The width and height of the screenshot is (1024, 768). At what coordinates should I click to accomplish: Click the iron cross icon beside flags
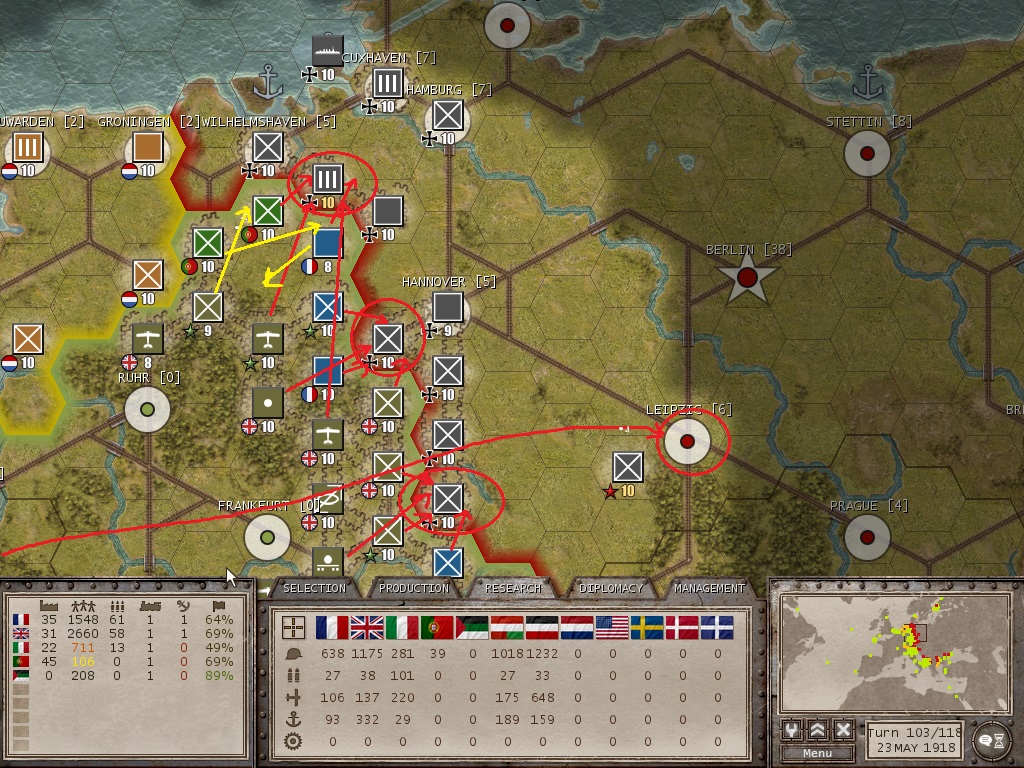pos(294,627)
